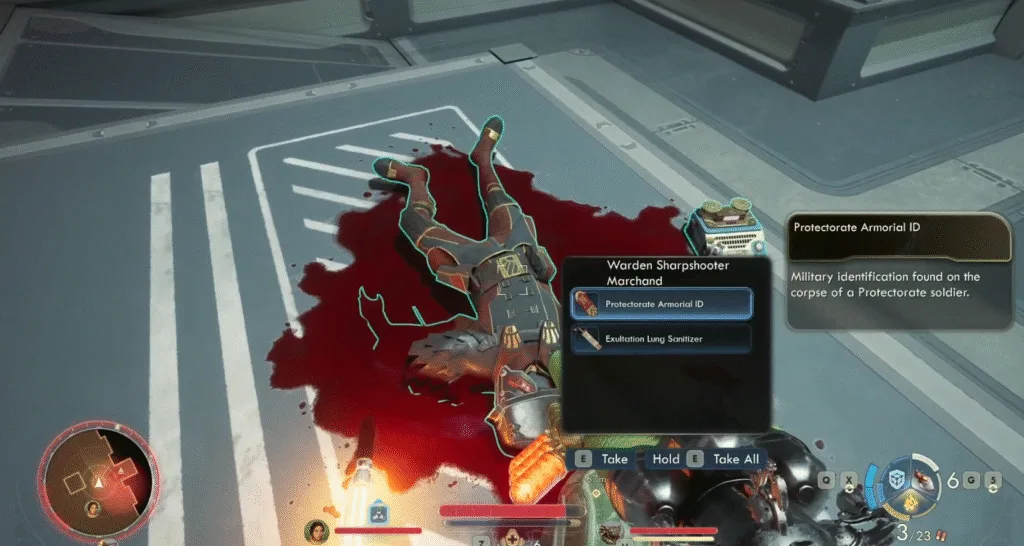Click the companion portrait marker on the minimap

[92, 508]
